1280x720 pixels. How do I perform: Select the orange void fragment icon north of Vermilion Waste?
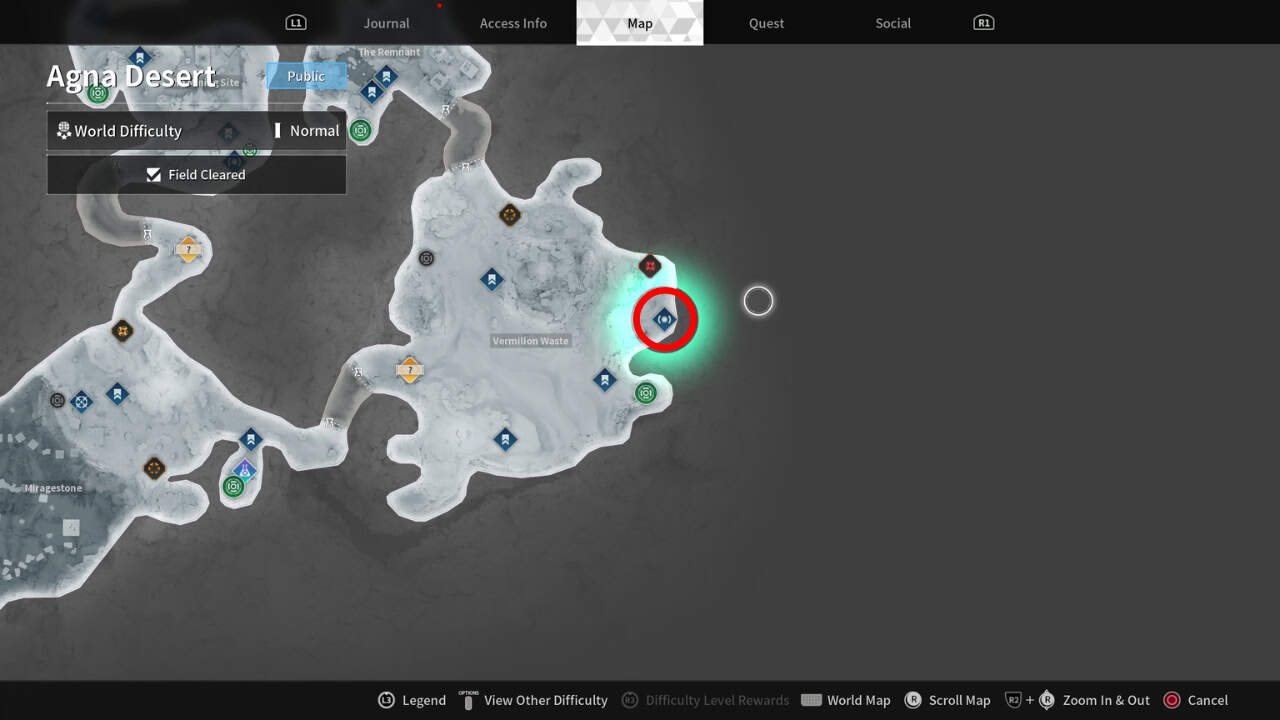[509, 214]
